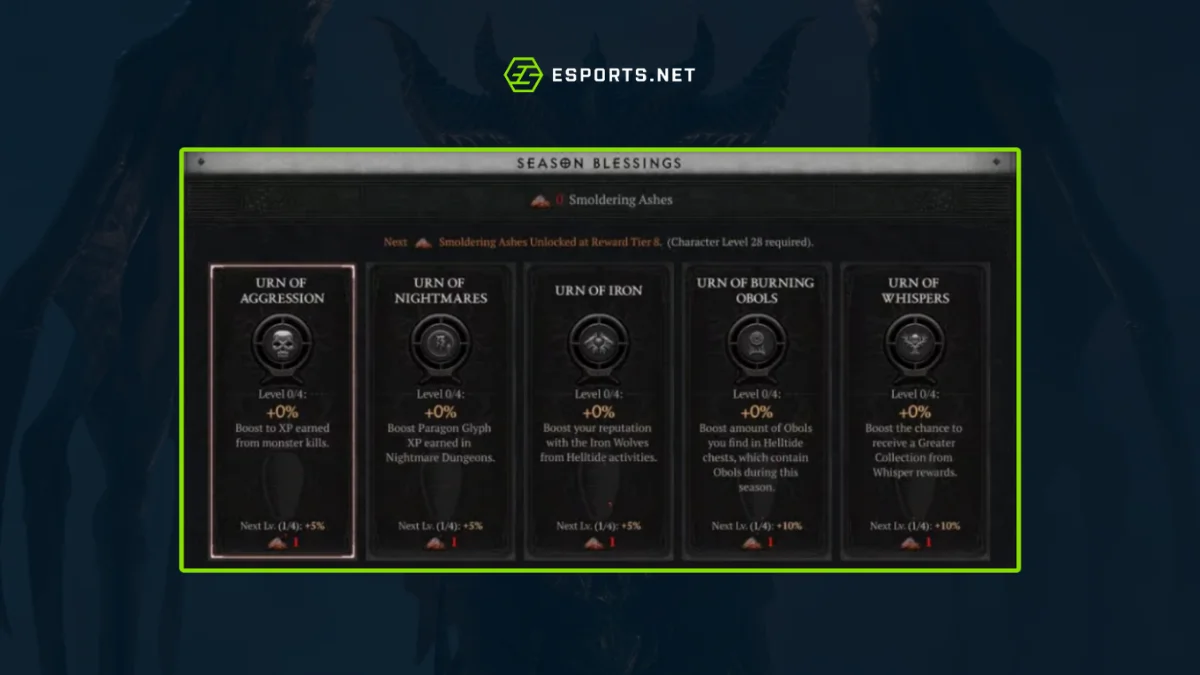1200x675 pixels.
Task: Click the Esports.net logo
Action: (x=599, y=75)
